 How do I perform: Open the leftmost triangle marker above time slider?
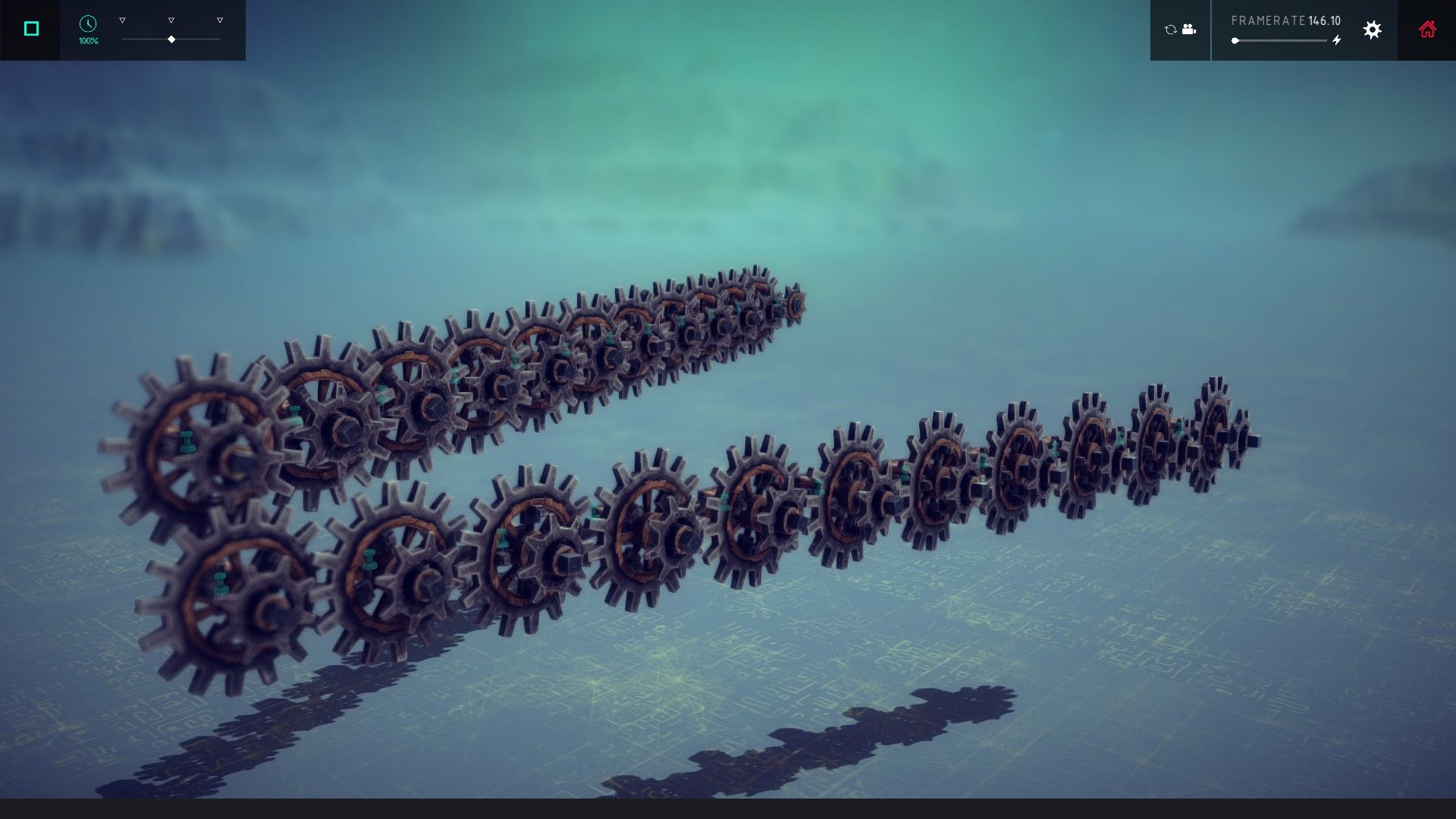(121, 20)
